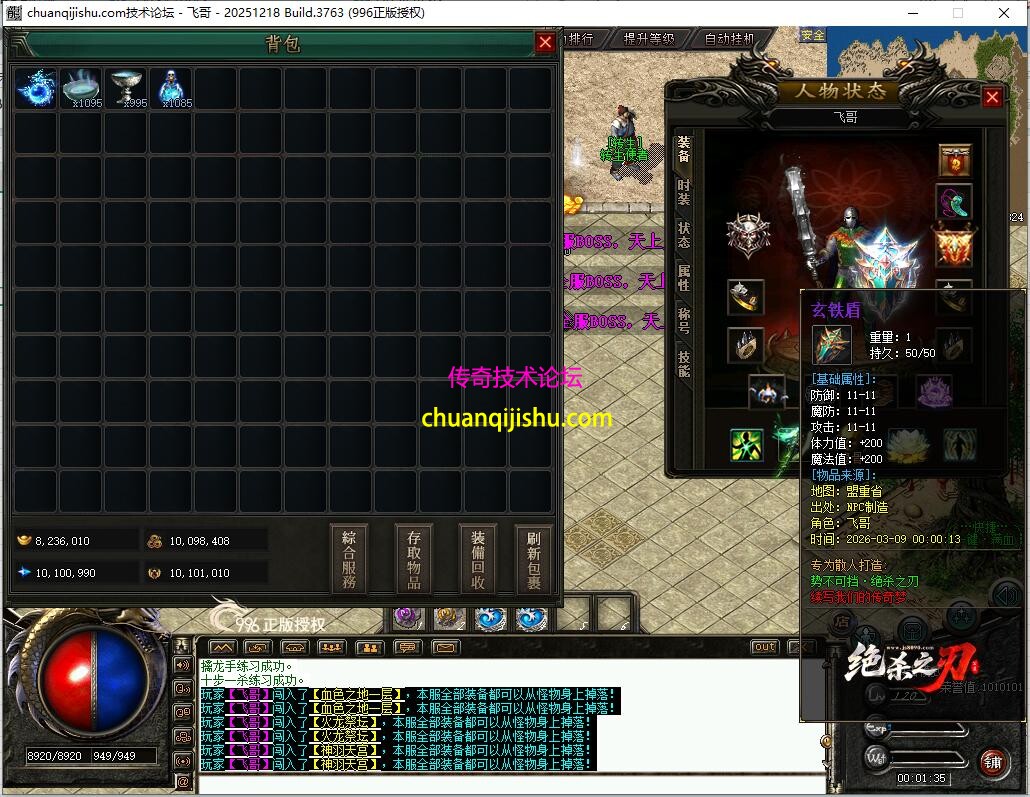This screenshot has width=1030, height=797.
Task: Open the 属性 attributes tab
Action: point(684,278)
